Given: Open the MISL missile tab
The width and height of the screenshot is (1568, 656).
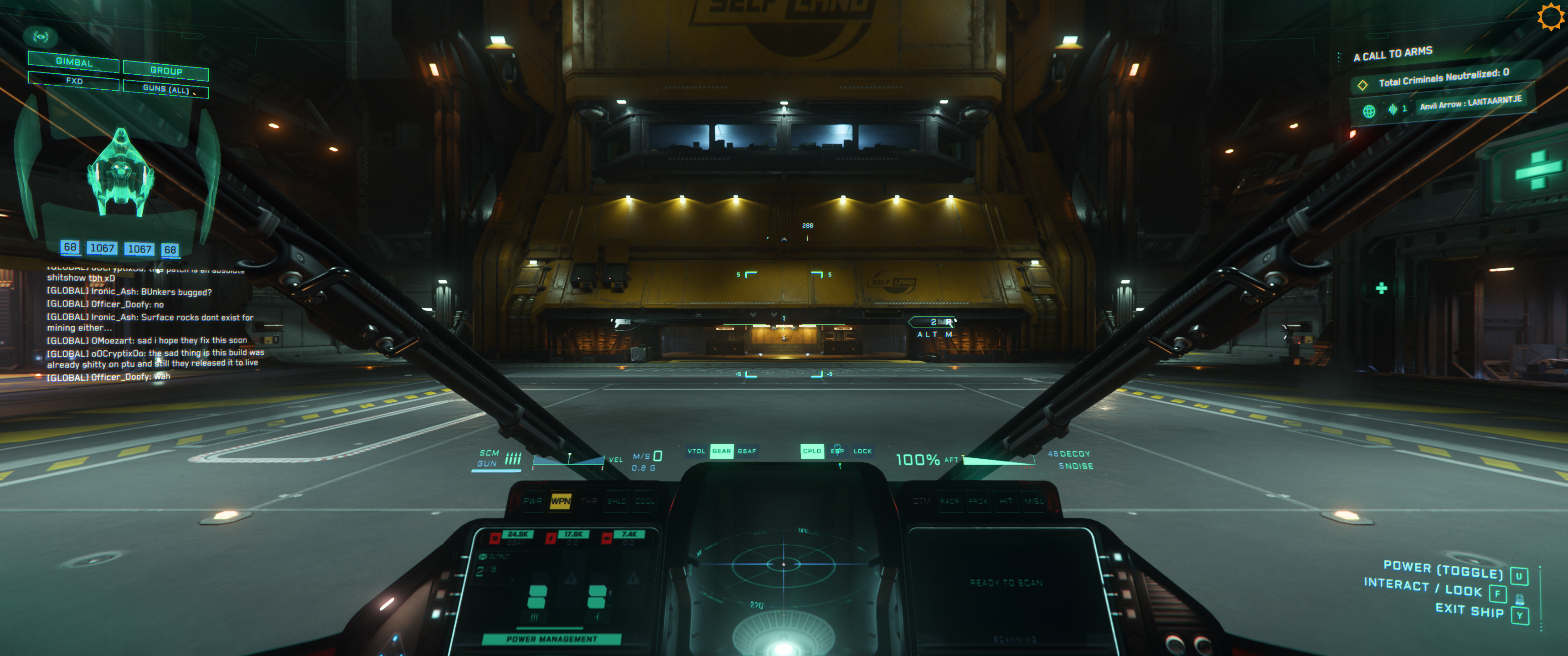Looking at the screenshot, I should click(x=1034, y=501).
